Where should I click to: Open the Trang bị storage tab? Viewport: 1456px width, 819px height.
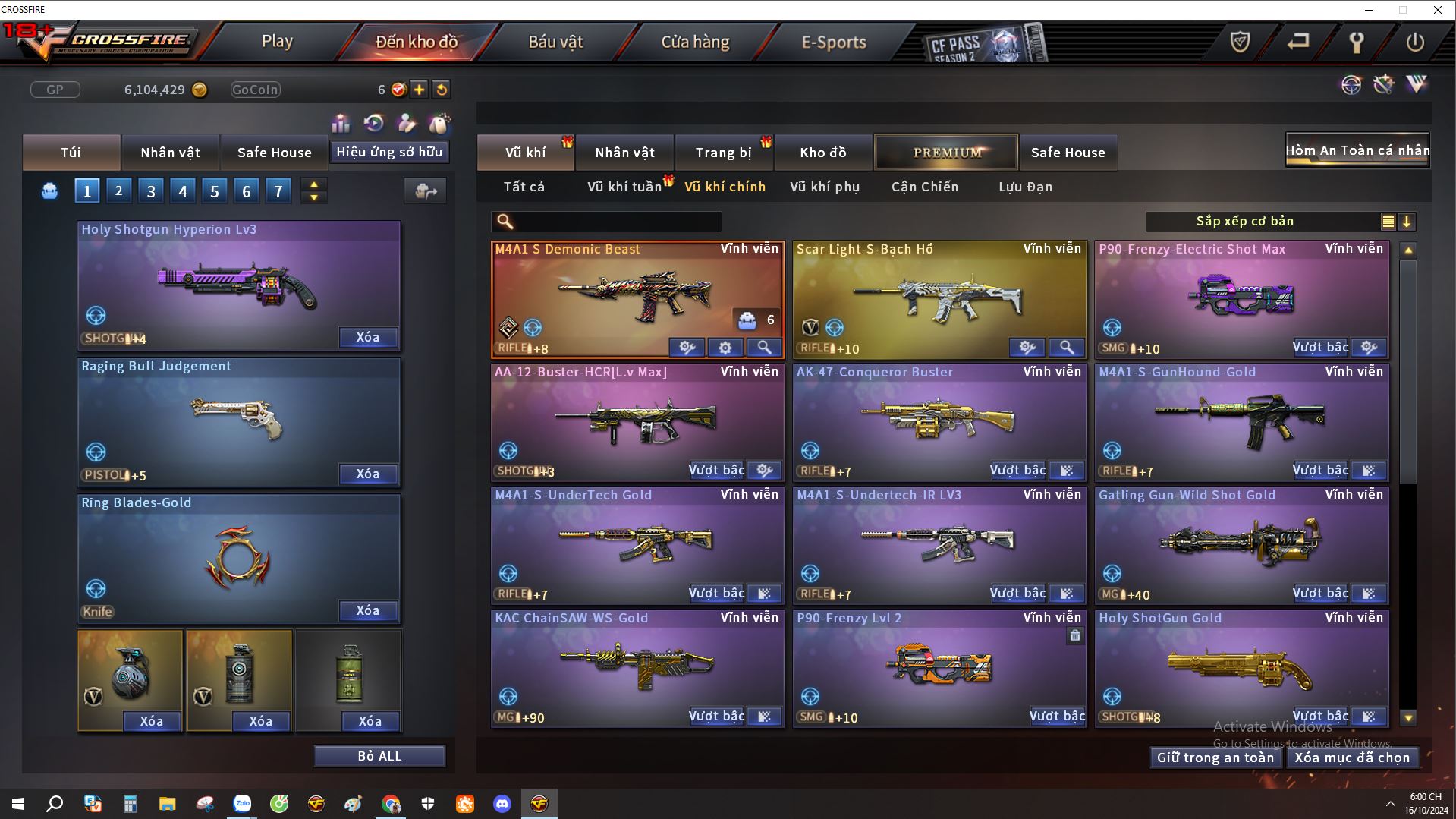point(723,153)
